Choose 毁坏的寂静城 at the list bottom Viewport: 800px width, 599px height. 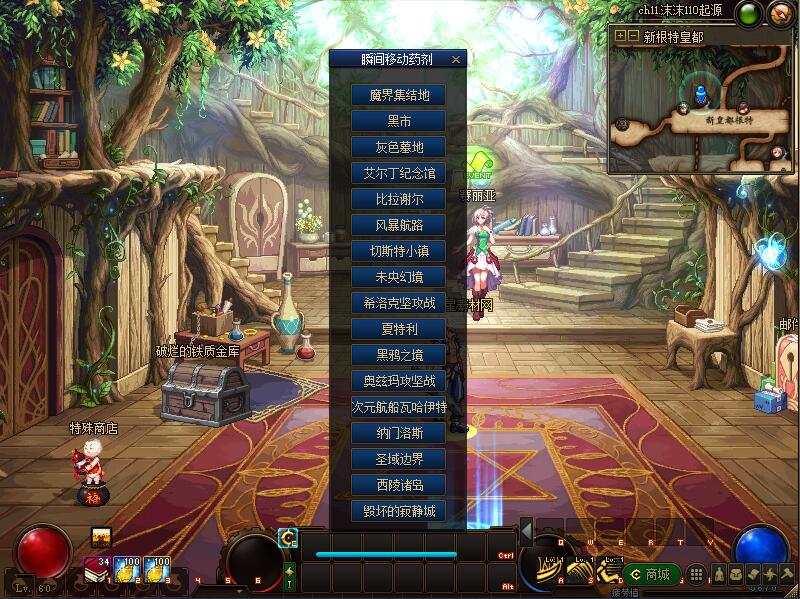[x=398, y=511]
